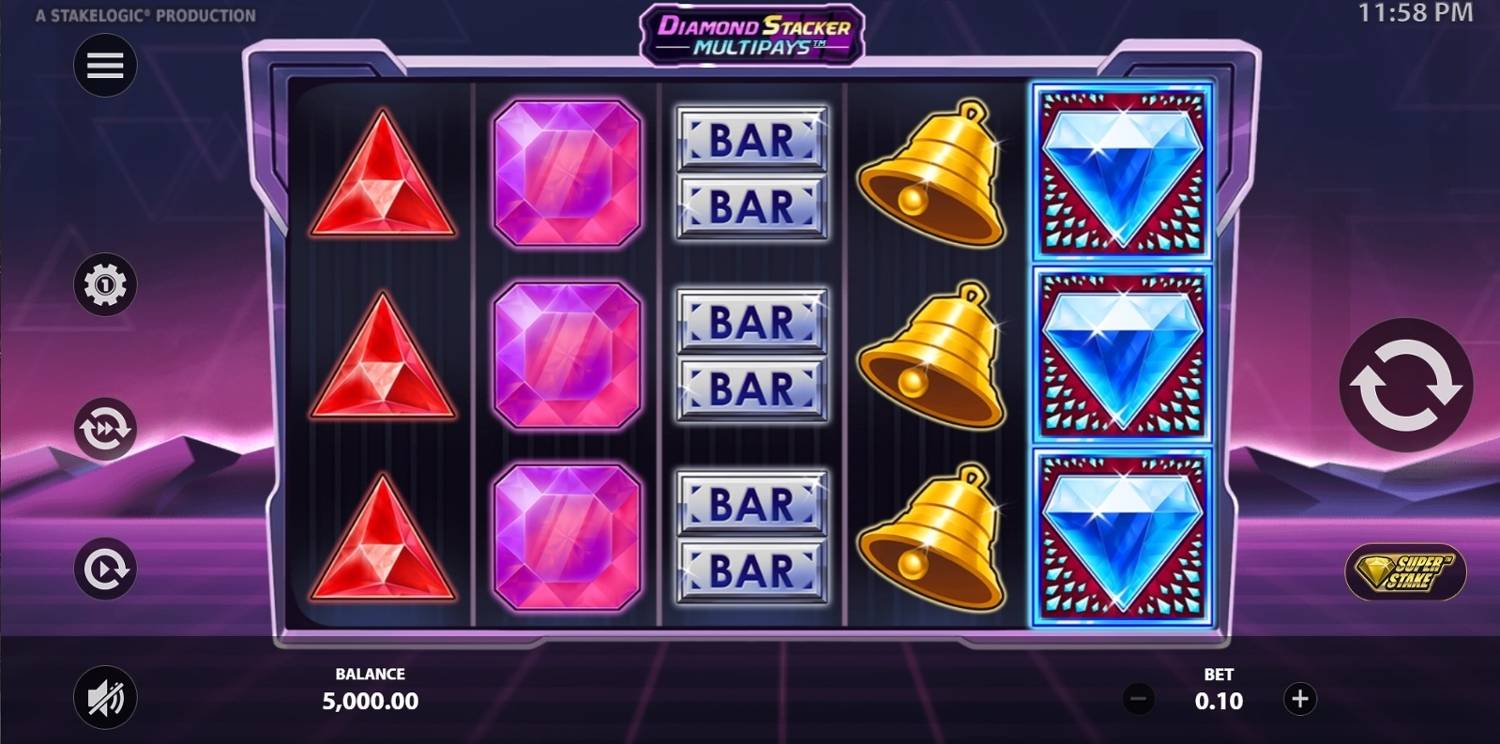This screenshot has width=1500, height=744.
Task: Open quick settings via gear icon
Action: point(104,284)
